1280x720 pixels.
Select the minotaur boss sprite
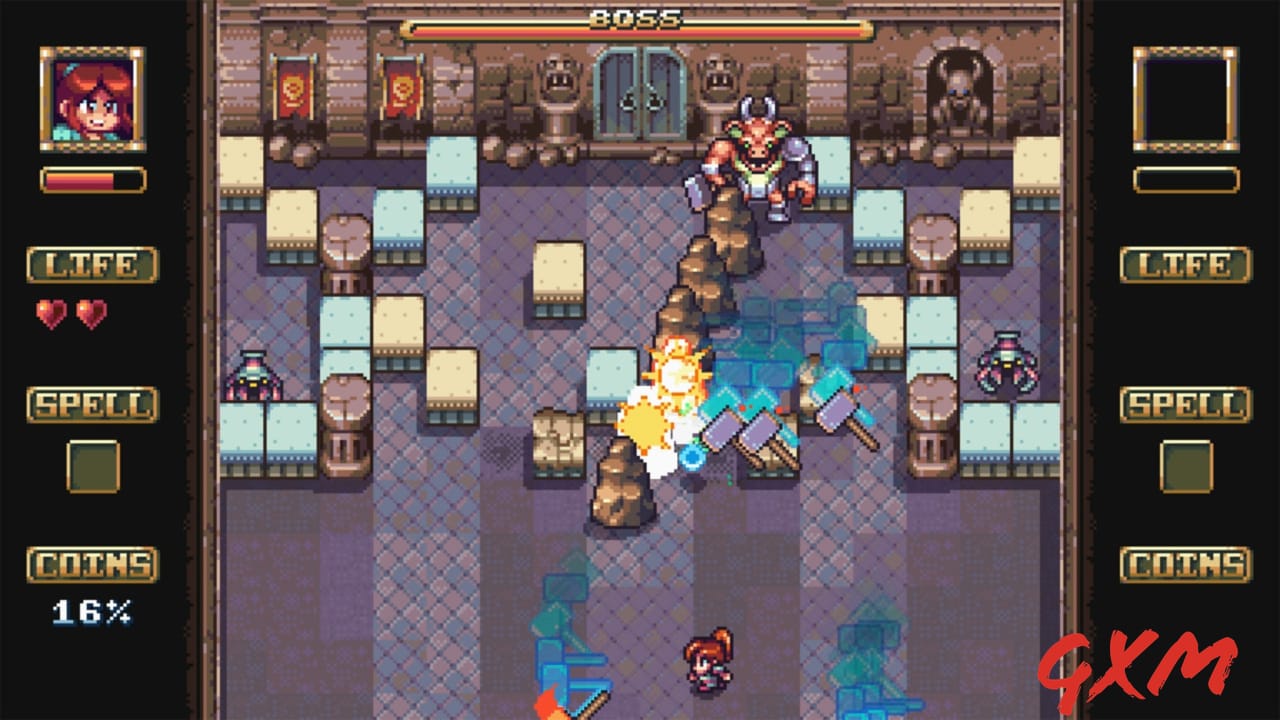[760, 160]
